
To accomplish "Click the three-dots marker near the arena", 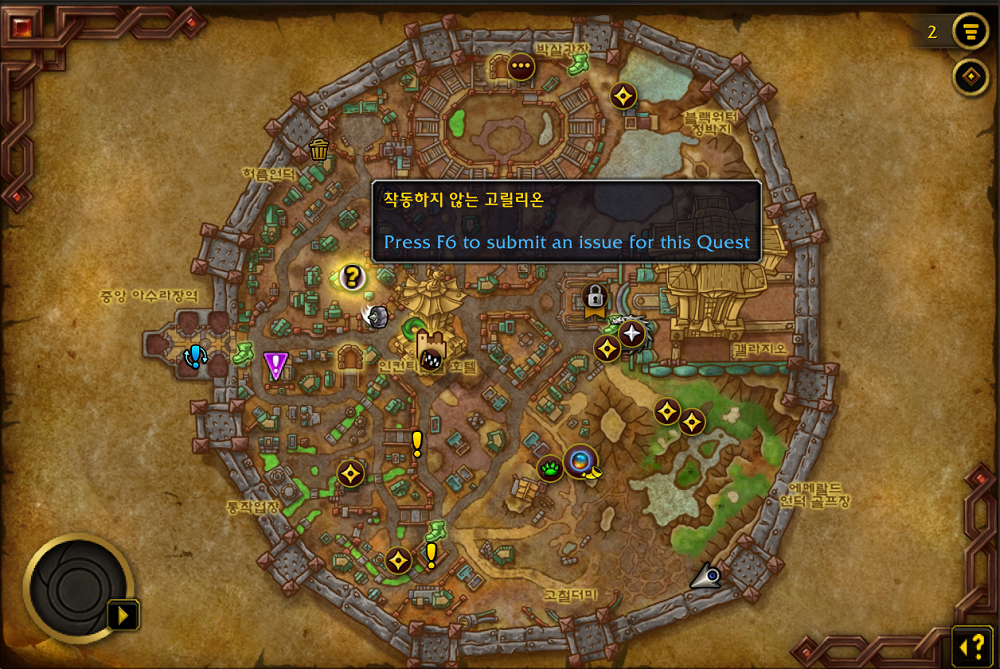I will point(520,68).
